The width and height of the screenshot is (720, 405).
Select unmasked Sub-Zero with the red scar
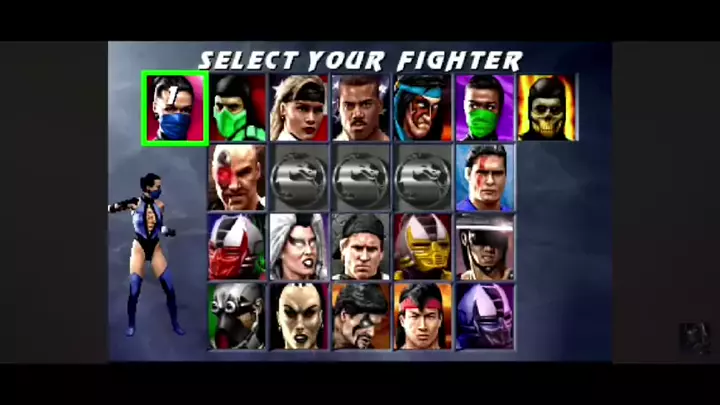(485, 177)
